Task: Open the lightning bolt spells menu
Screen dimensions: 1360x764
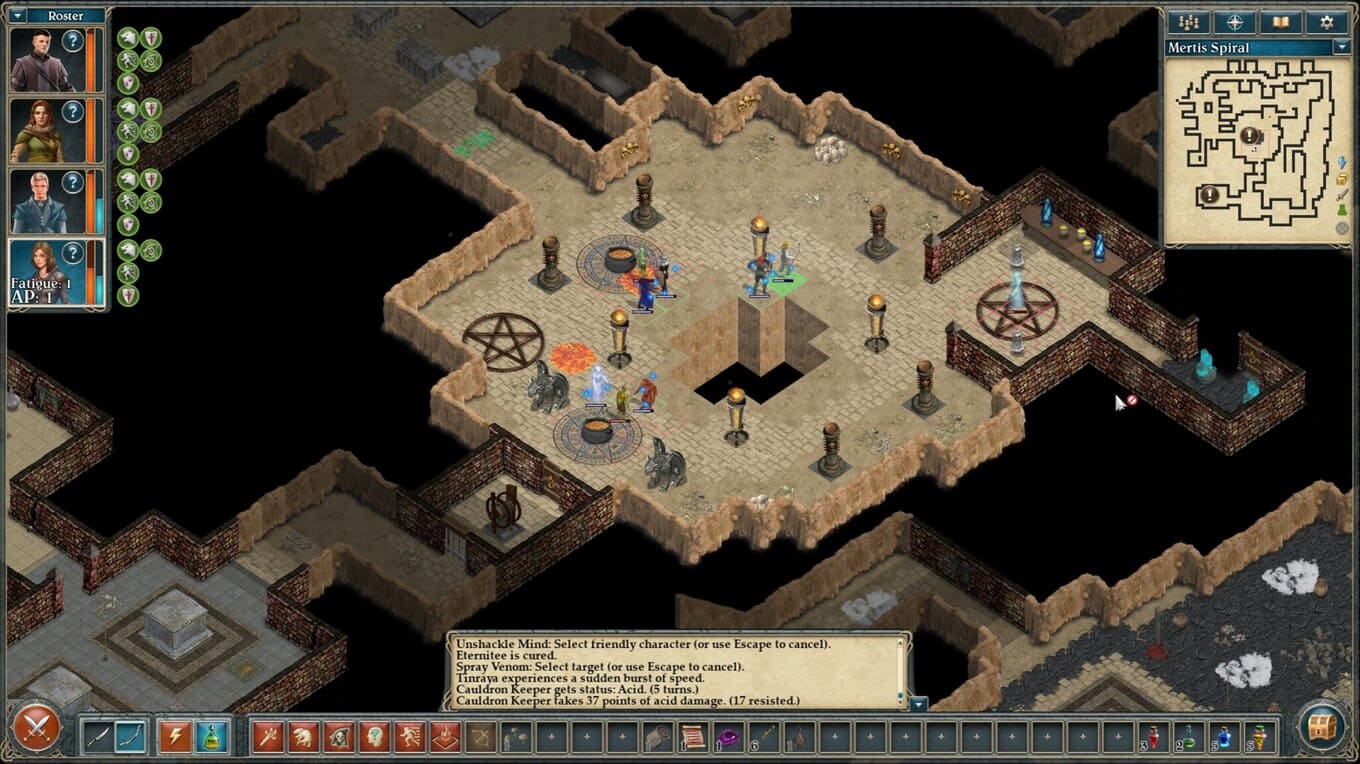Action: coord(175,737)
